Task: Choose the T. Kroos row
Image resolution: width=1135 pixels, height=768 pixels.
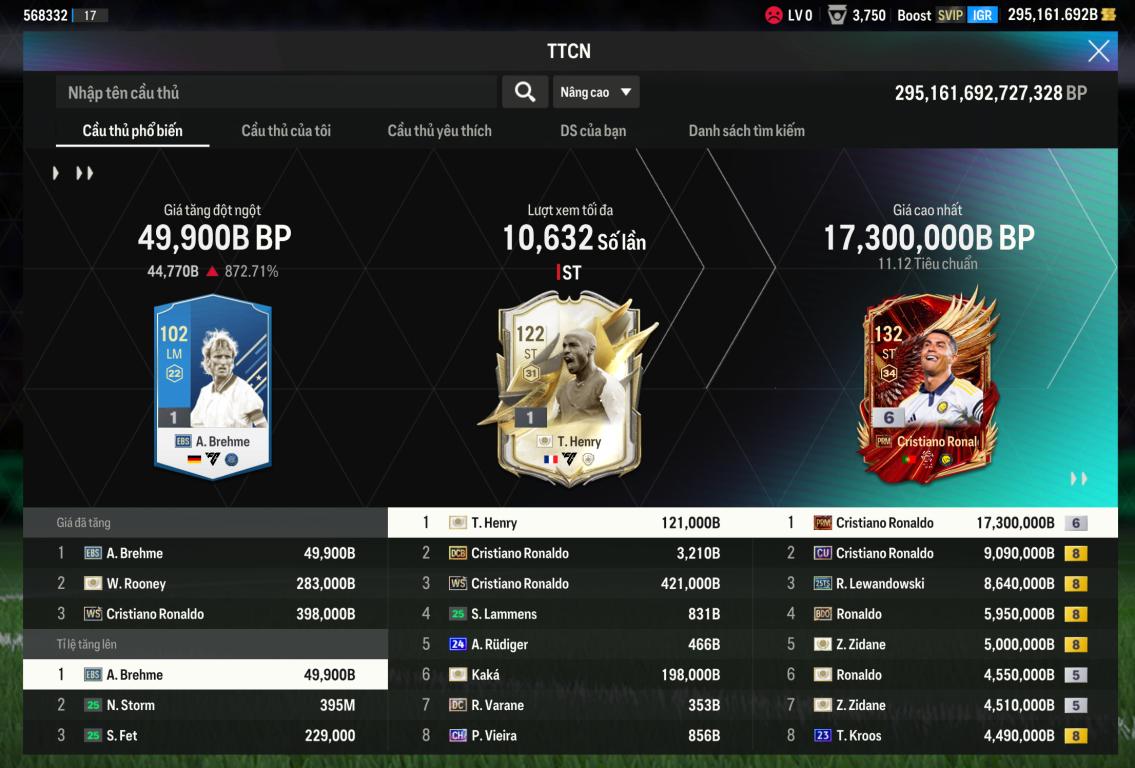Action: click(935, 736)
